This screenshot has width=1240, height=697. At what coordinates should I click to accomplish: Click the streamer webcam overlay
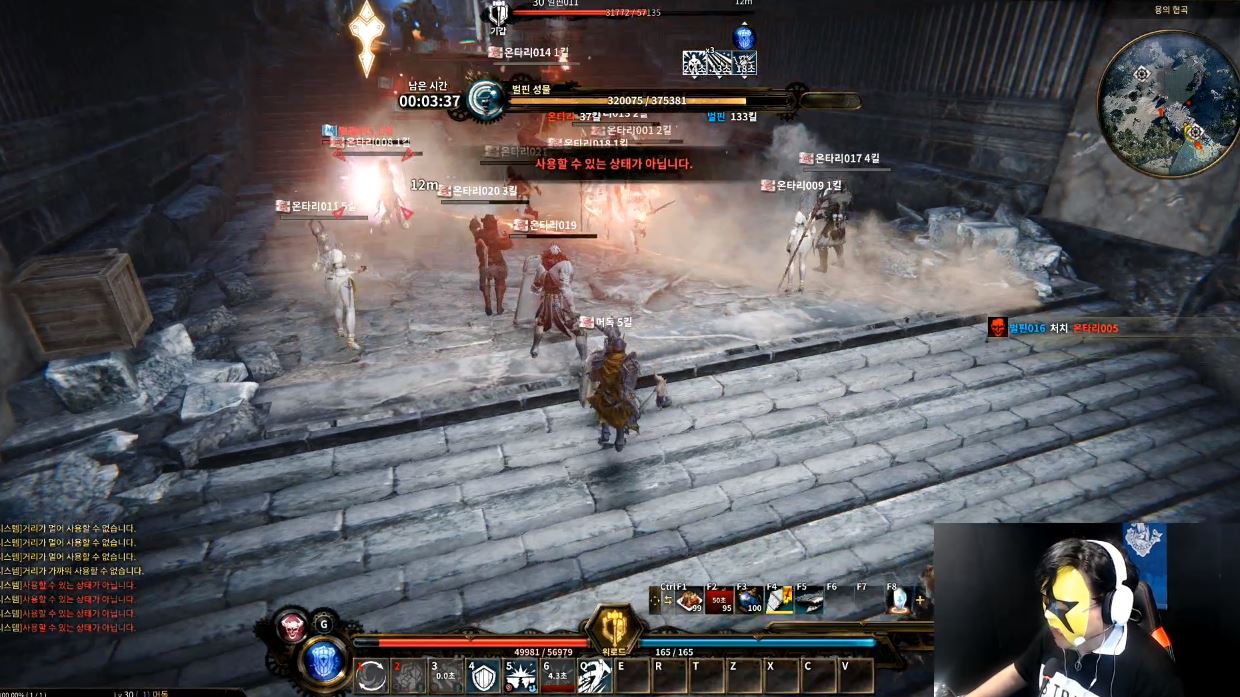(x=1086, y=610)
